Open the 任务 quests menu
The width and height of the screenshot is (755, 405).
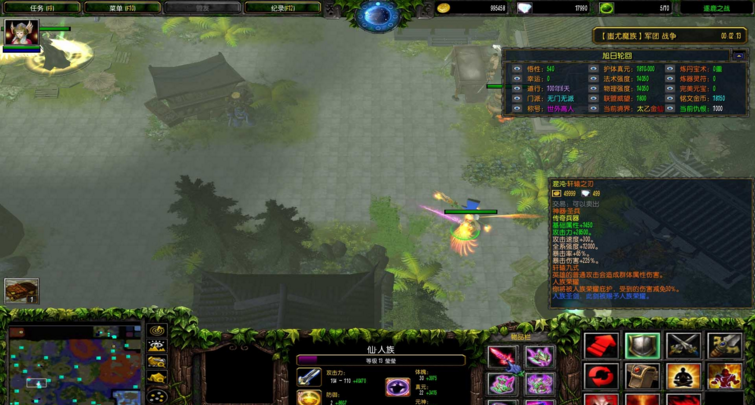click(42, 8)
